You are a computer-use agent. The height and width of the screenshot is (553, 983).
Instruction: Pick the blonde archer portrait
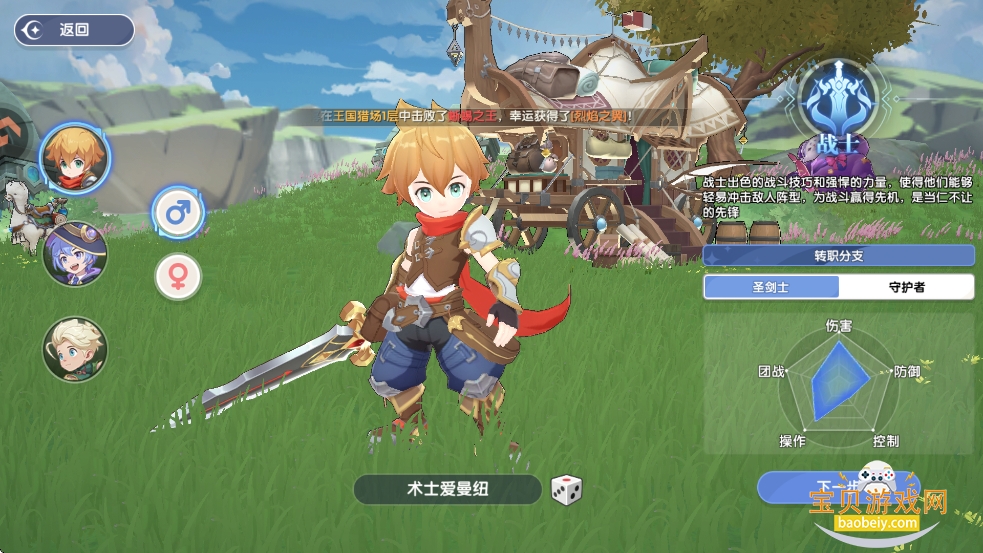(75, 349)
